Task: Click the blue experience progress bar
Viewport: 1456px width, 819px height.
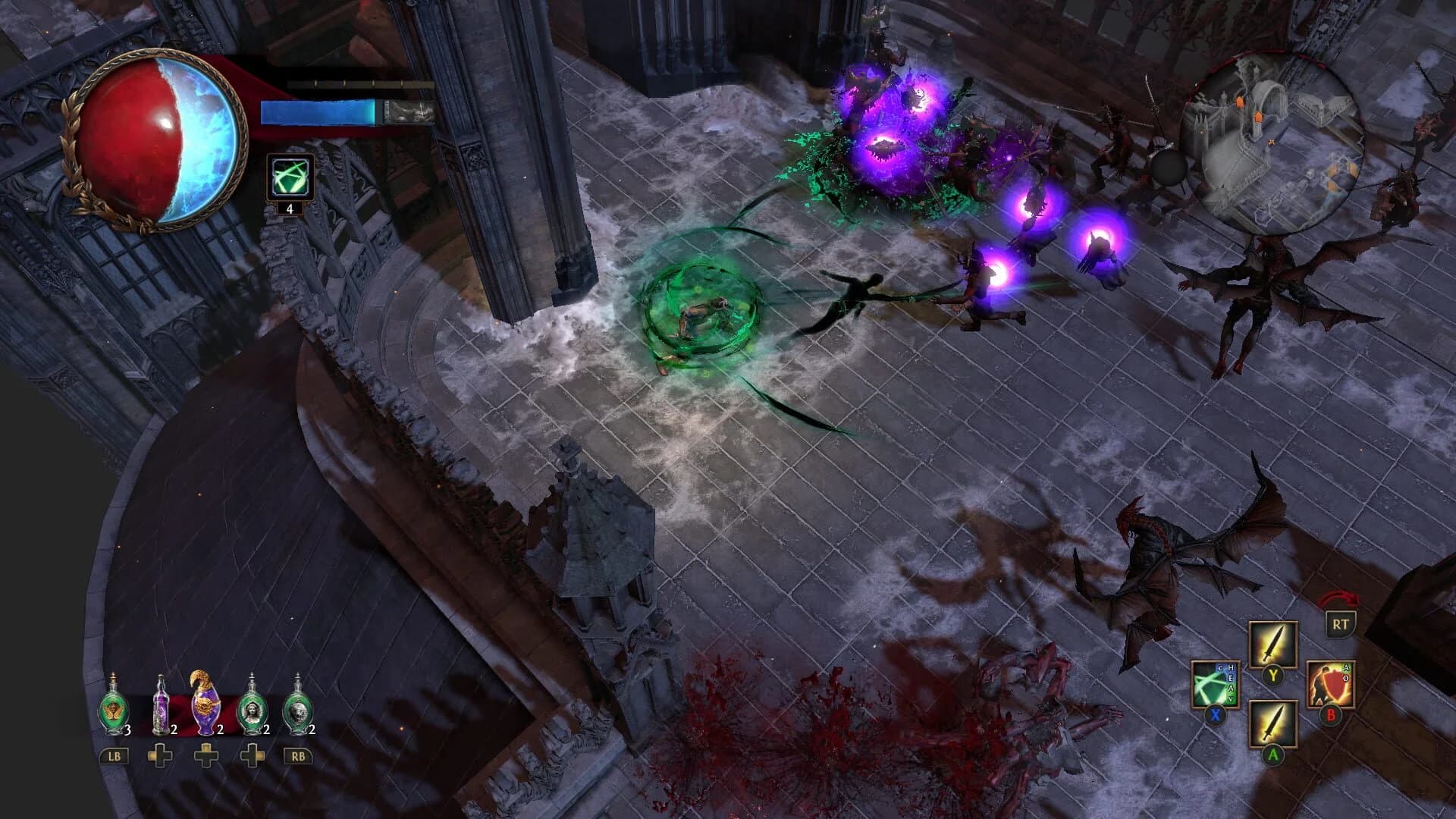Action: [318, 111]
